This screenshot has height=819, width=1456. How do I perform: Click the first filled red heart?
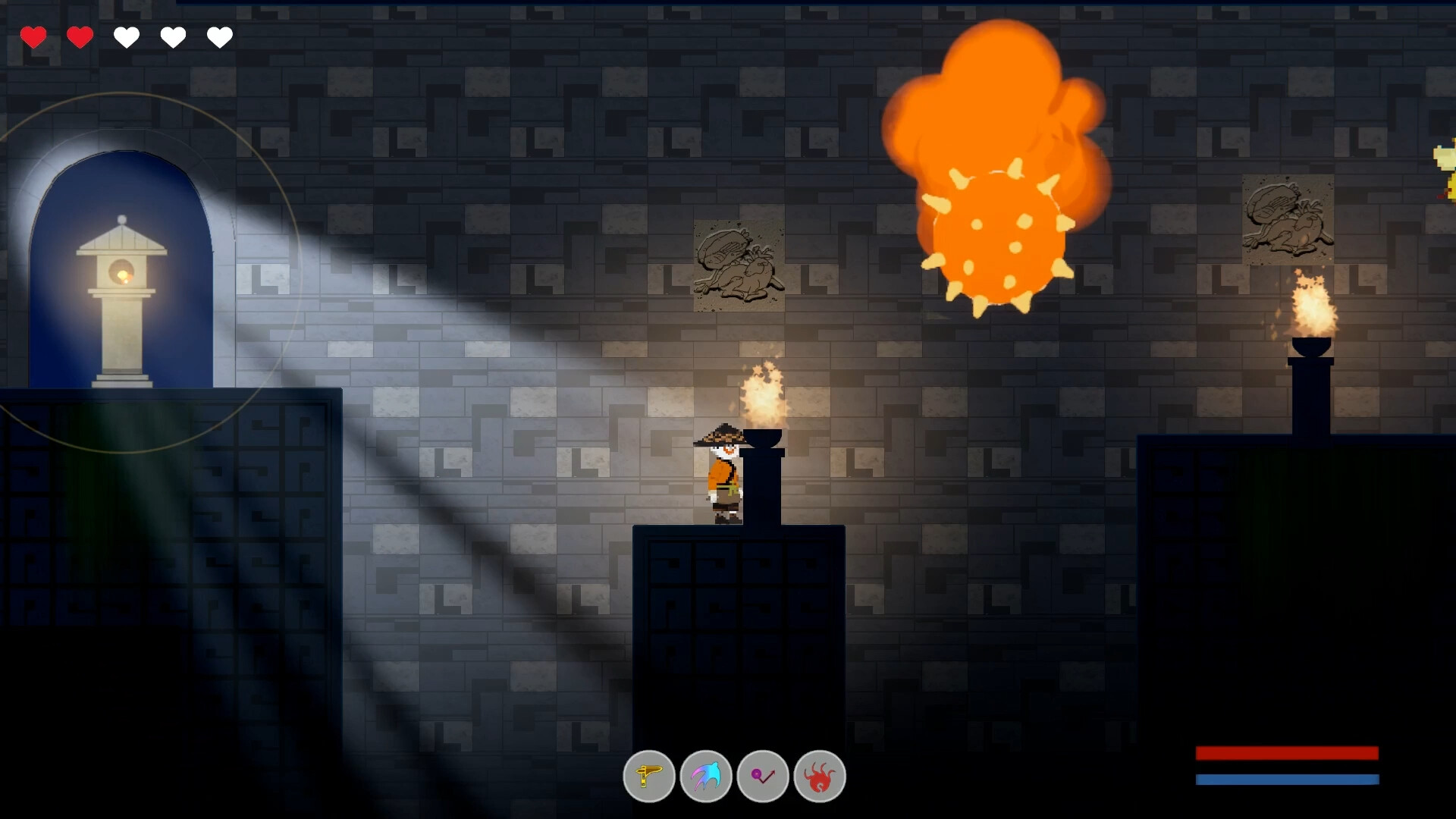click(x=33, y=36)
